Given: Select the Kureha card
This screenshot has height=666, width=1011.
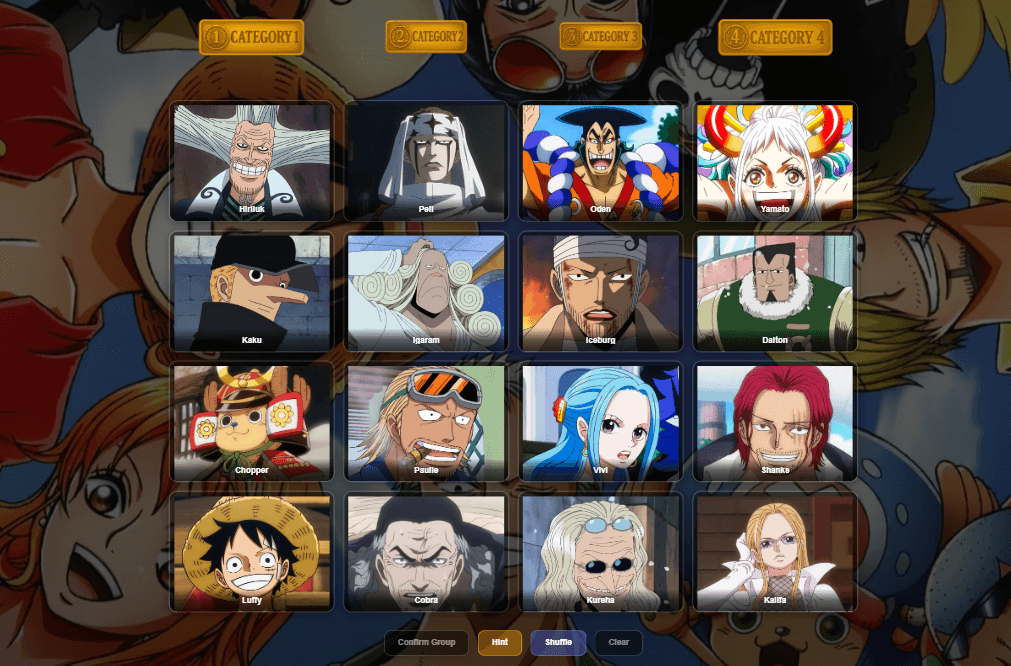Looking at the screenshot, I should (600, 552).
